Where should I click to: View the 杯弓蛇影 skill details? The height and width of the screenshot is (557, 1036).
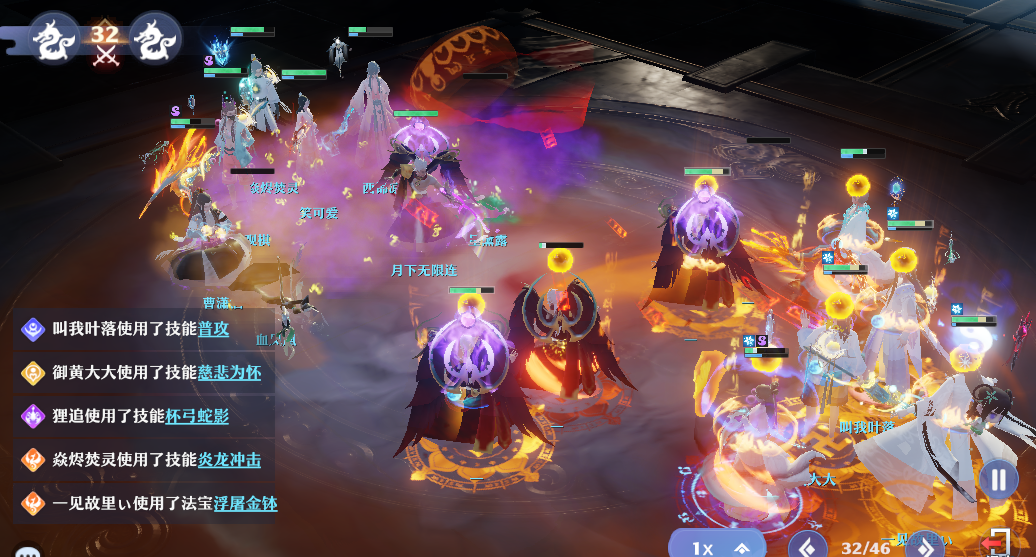(x=197, y=415)
